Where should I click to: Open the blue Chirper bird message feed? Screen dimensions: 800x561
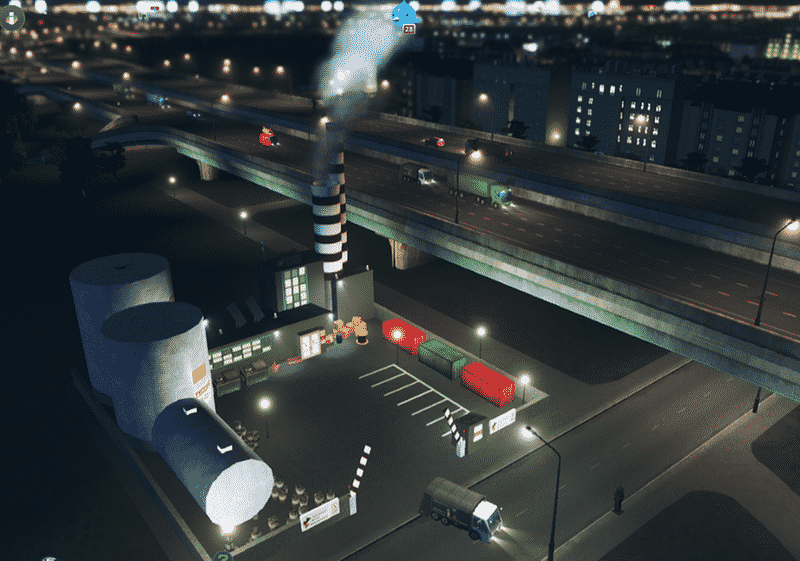(x=406, y=12)
